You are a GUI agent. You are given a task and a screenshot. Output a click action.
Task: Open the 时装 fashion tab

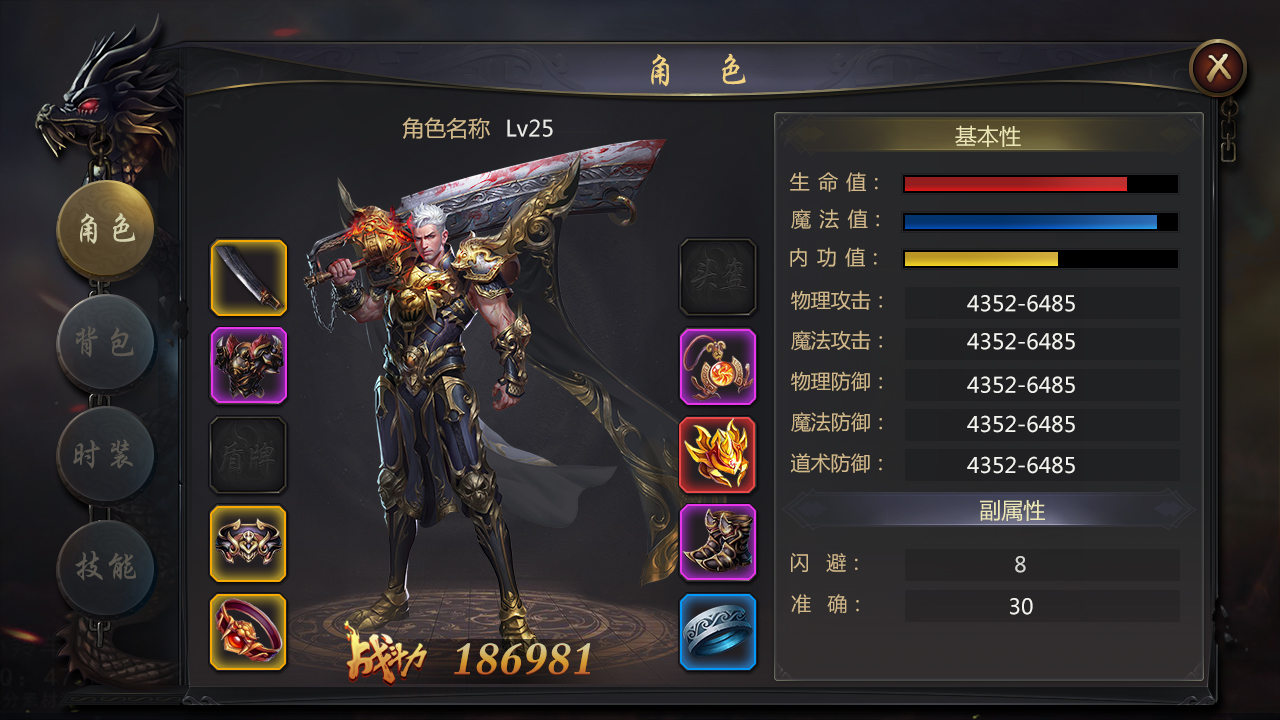(x=104, y=455)
